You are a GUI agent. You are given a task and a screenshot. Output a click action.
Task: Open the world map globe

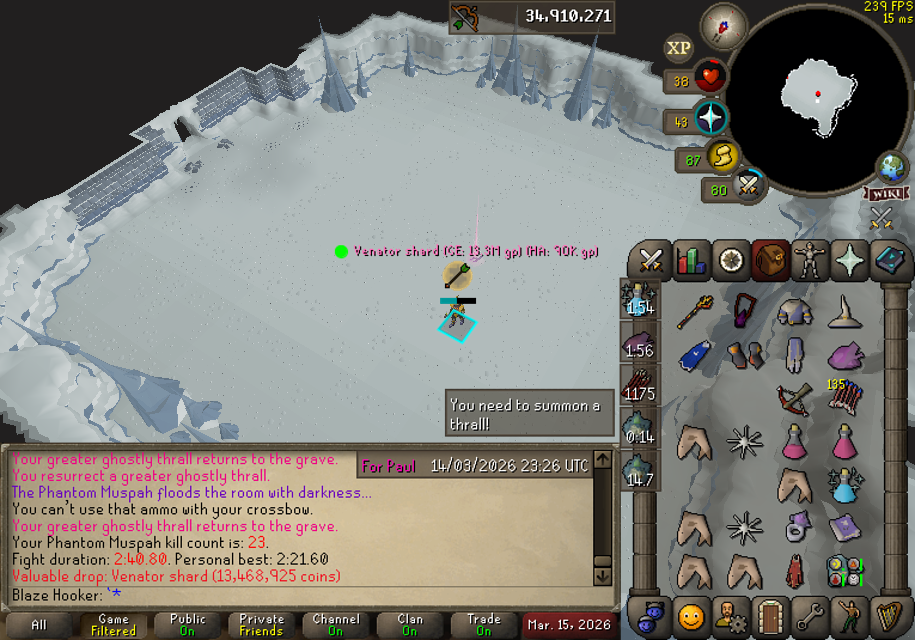[x=891, y=166]
